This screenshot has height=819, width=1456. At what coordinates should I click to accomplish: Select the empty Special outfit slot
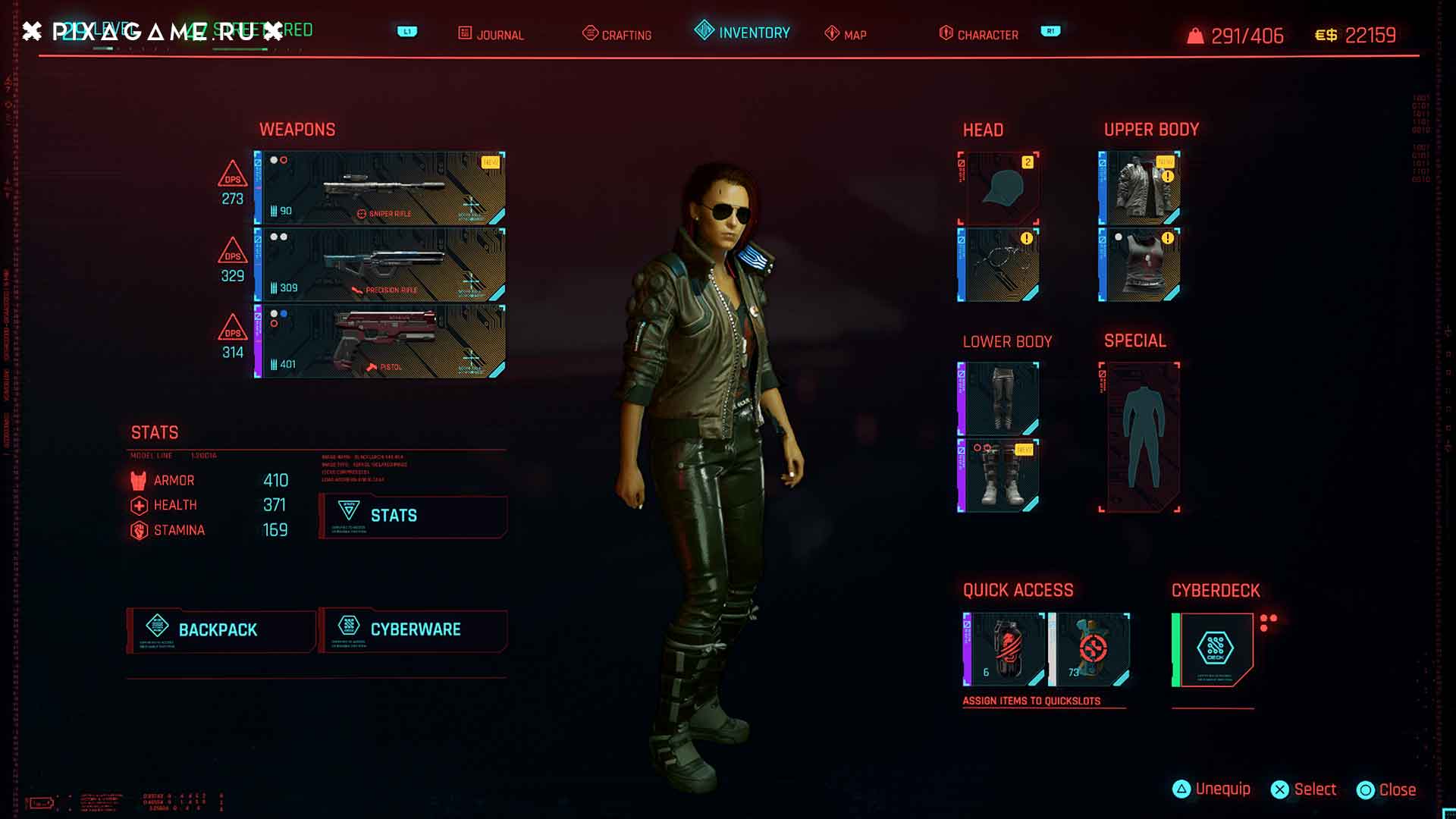[x=1140, y=438]
